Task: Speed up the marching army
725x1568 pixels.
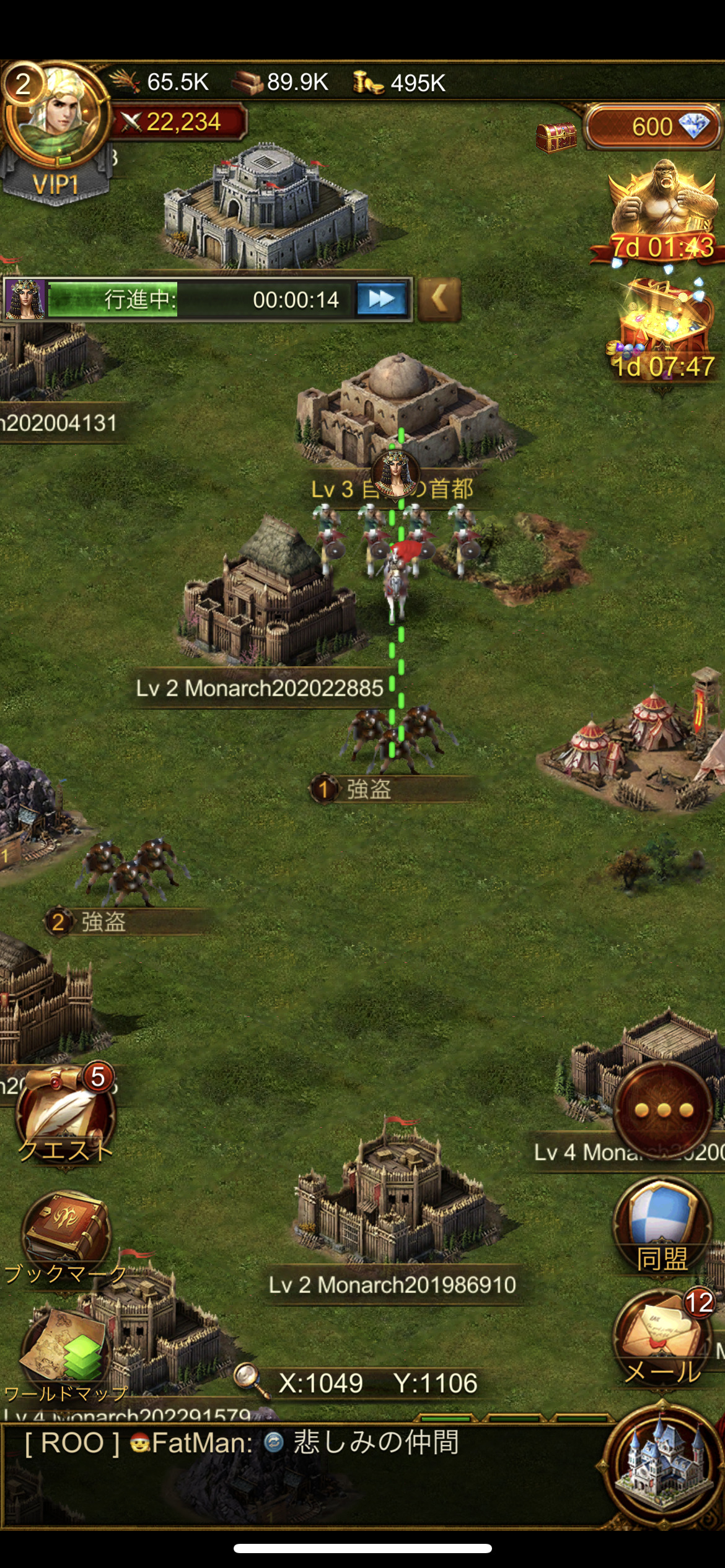Action: click(x=382, y=300)
